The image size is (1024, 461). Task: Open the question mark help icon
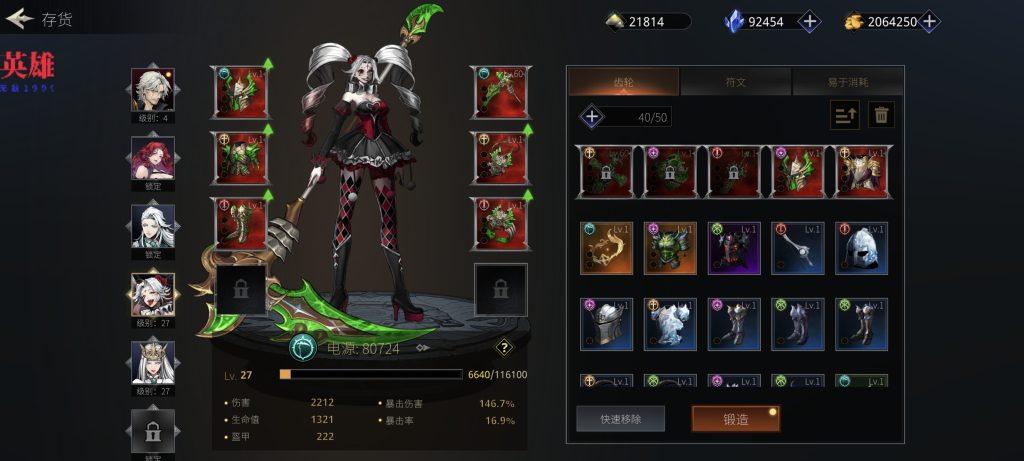coord(505,348)
